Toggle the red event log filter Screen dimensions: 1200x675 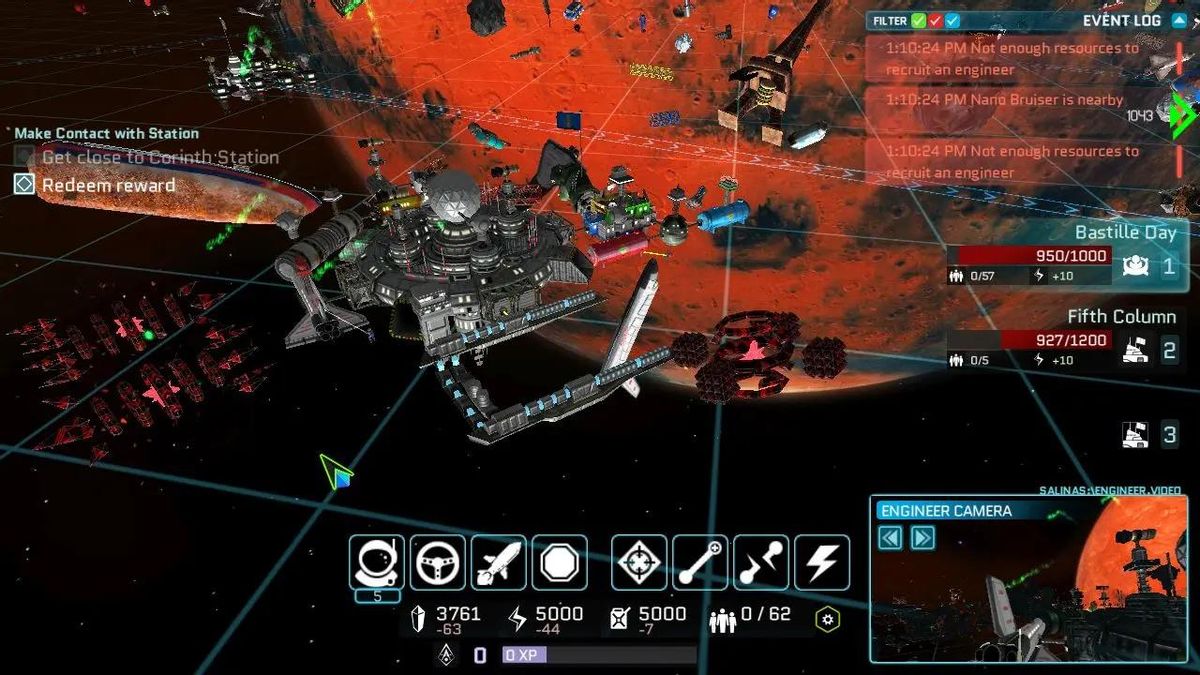coord(935,20)
